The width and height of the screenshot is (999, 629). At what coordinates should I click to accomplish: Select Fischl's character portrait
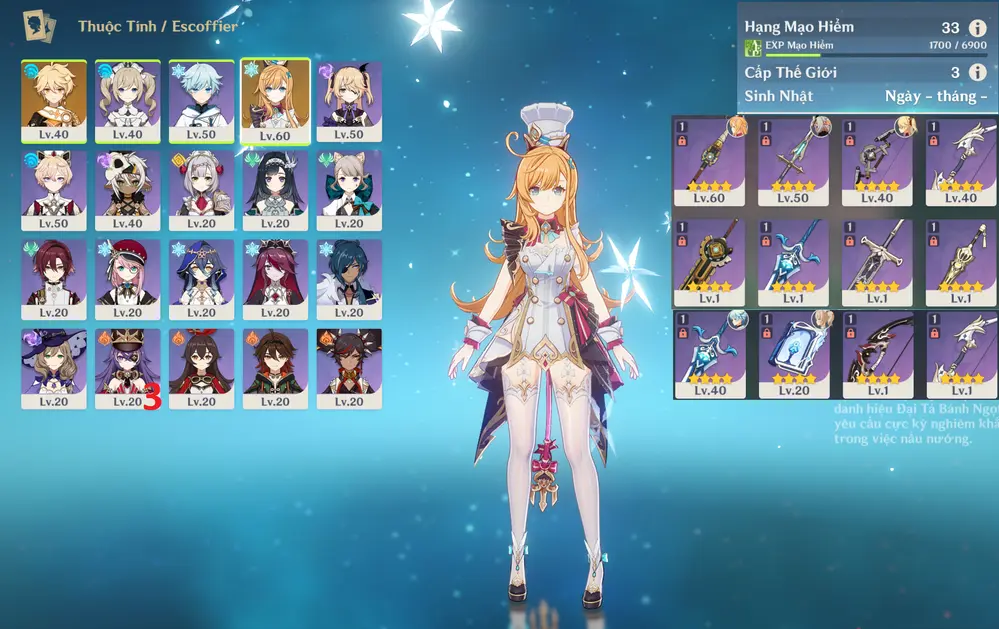point(349,100)
